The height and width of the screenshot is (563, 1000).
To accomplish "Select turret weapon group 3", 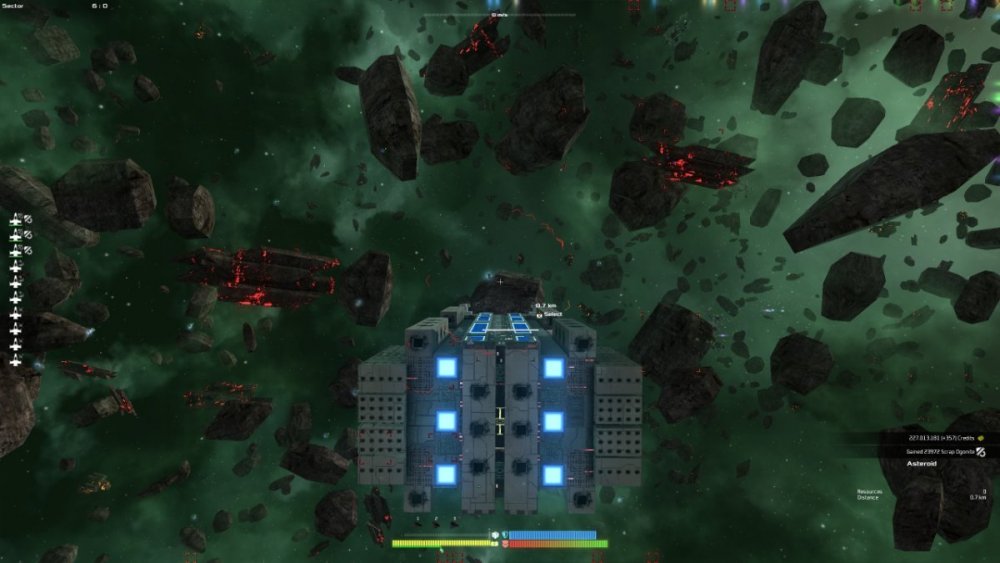I will tap(16, 251).
